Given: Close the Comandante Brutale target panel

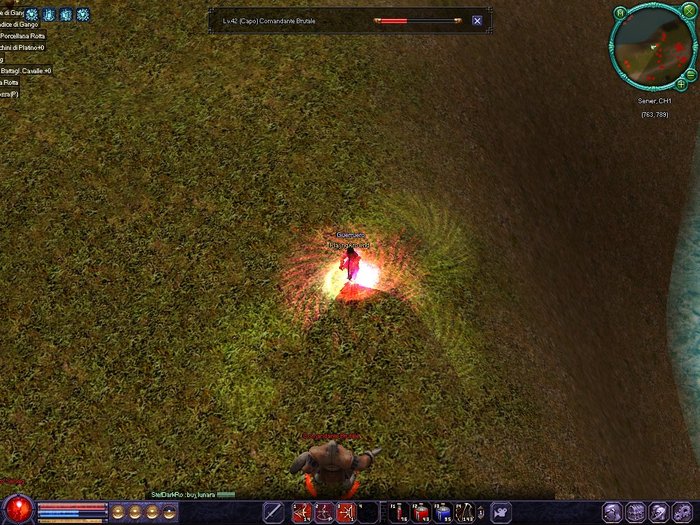Looking at the screenshot, I should (x=477, y=20).
